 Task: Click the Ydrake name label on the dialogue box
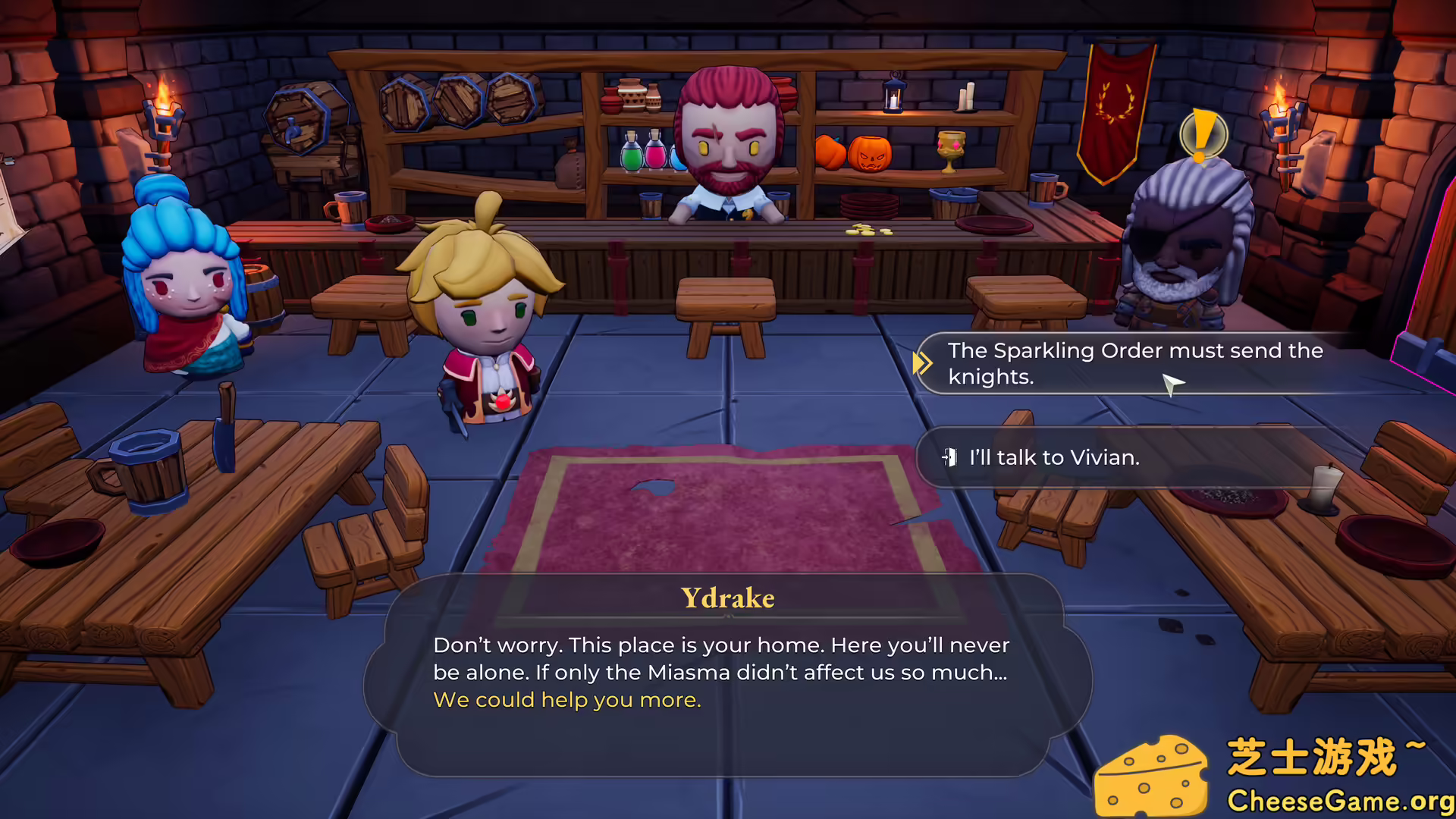point(727,598)
